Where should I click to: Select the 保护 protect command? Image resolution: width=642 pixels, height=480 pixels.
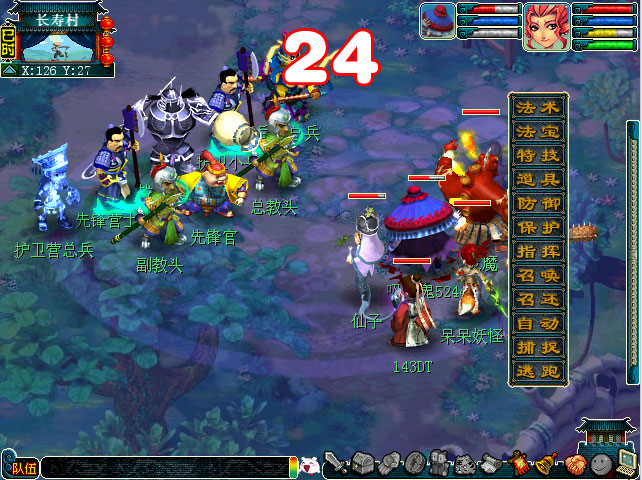(x=539, y=227)
